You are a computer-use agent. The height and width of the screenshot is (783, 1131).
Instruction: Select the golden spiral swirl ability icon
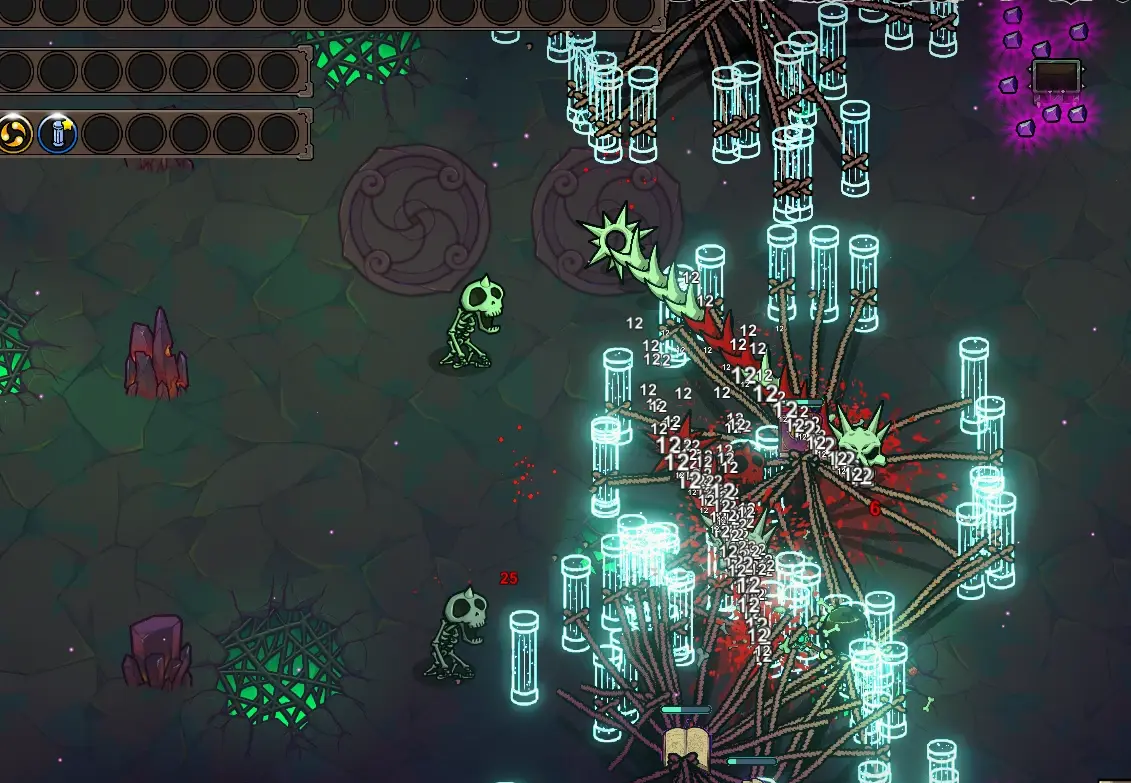14,133
